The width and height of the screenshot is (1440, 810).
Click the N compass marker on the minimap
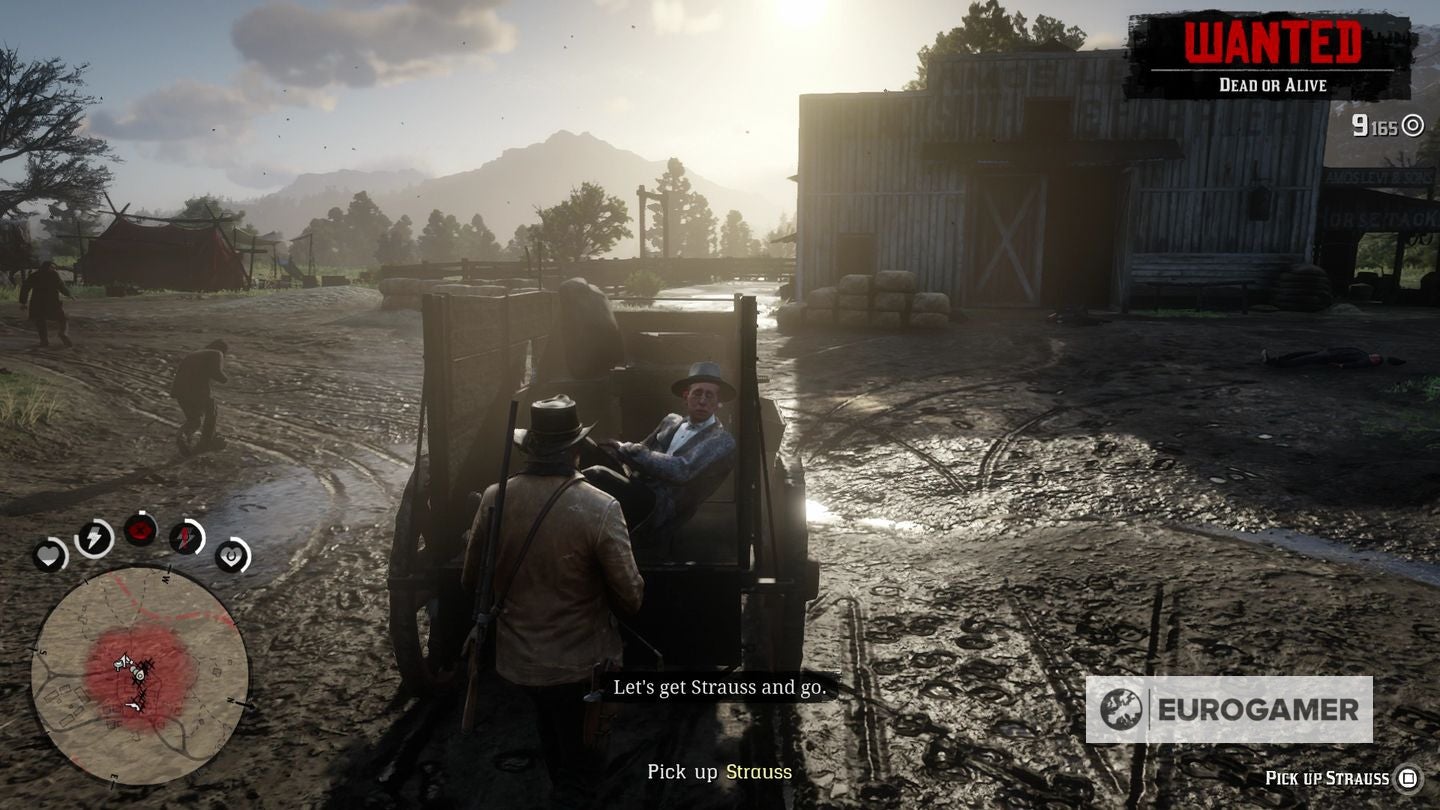232,699
